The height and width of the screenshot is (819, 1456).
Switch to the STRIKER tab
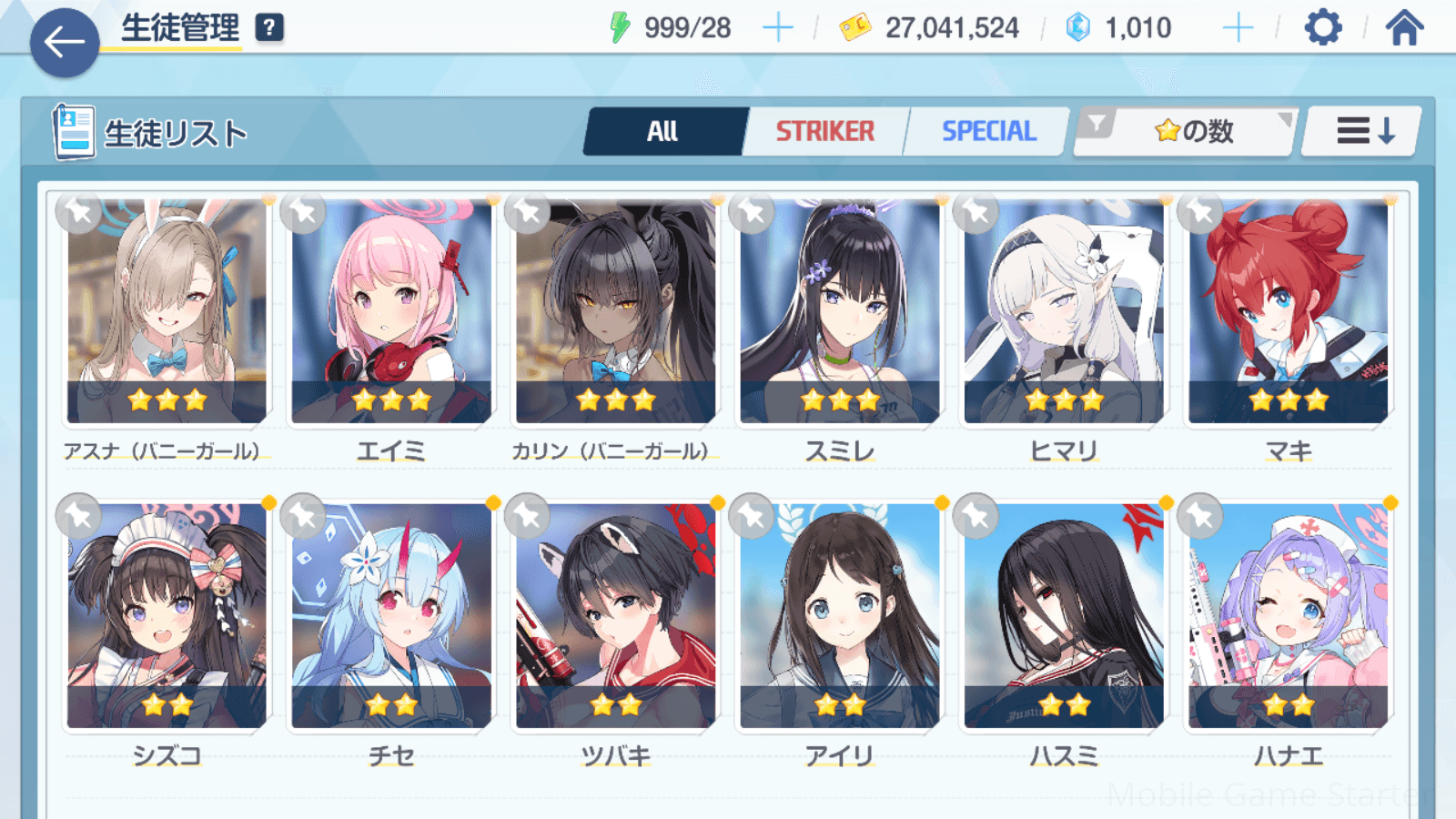click(824, 132)
